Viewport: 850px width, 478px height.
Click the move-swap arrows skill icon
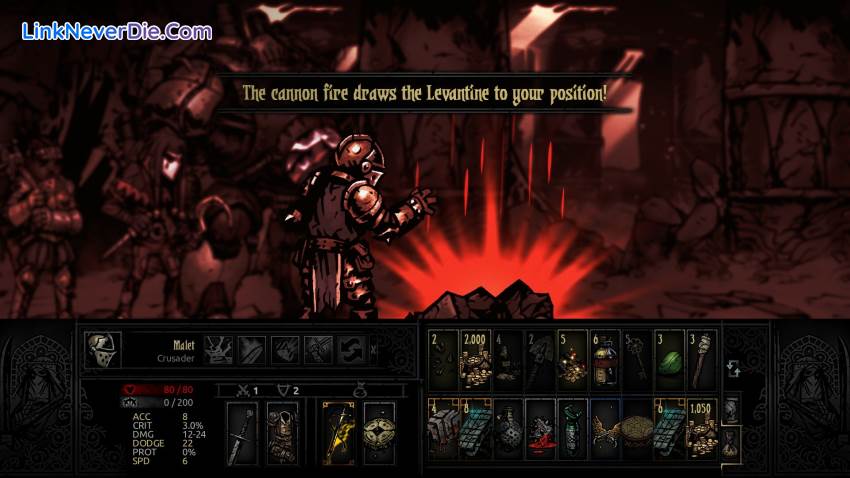tap(350, 348)
